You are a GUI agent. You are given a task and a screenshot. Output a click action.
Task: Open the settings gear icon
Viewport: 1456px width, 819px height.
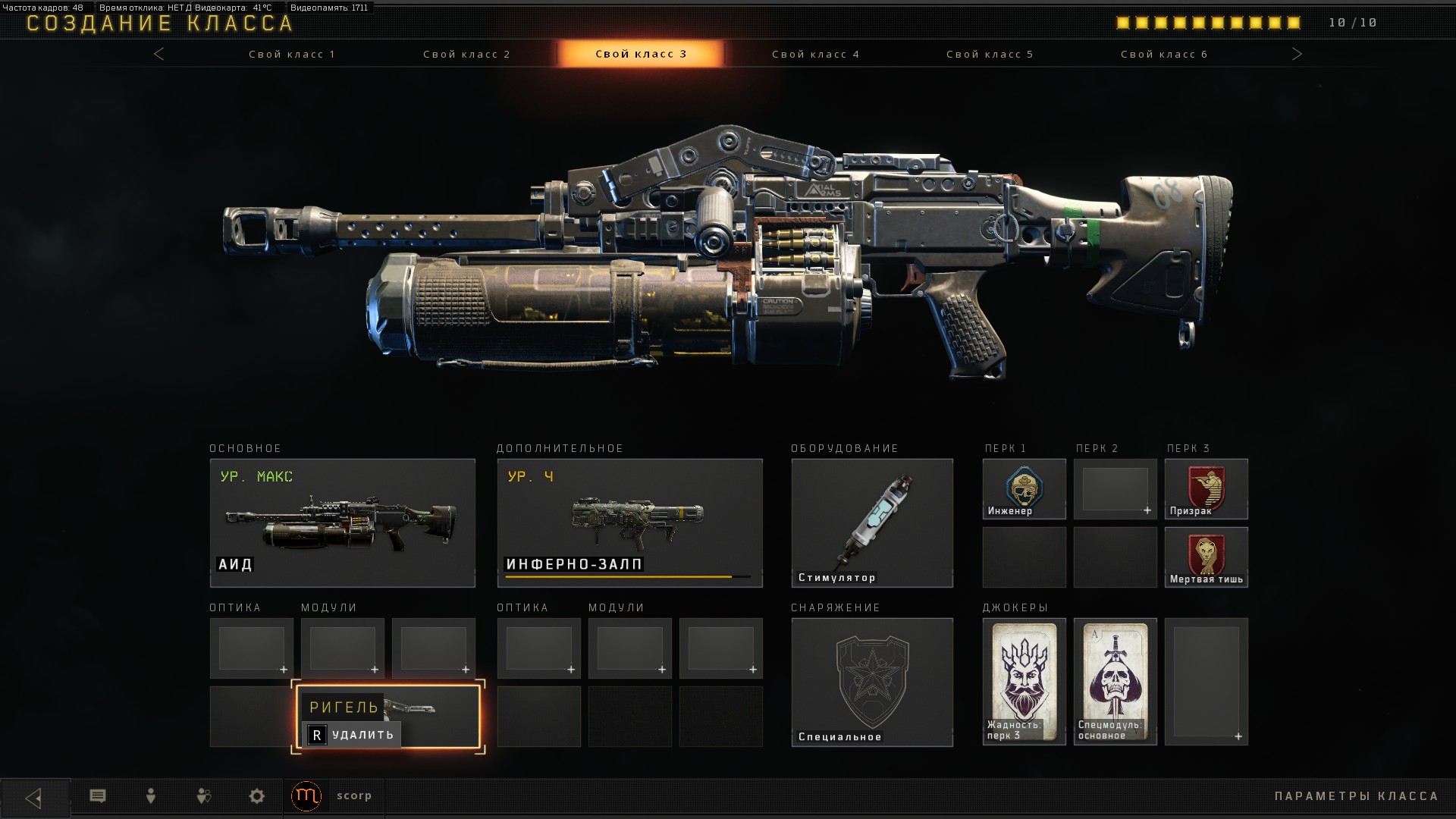pos(257,796)
